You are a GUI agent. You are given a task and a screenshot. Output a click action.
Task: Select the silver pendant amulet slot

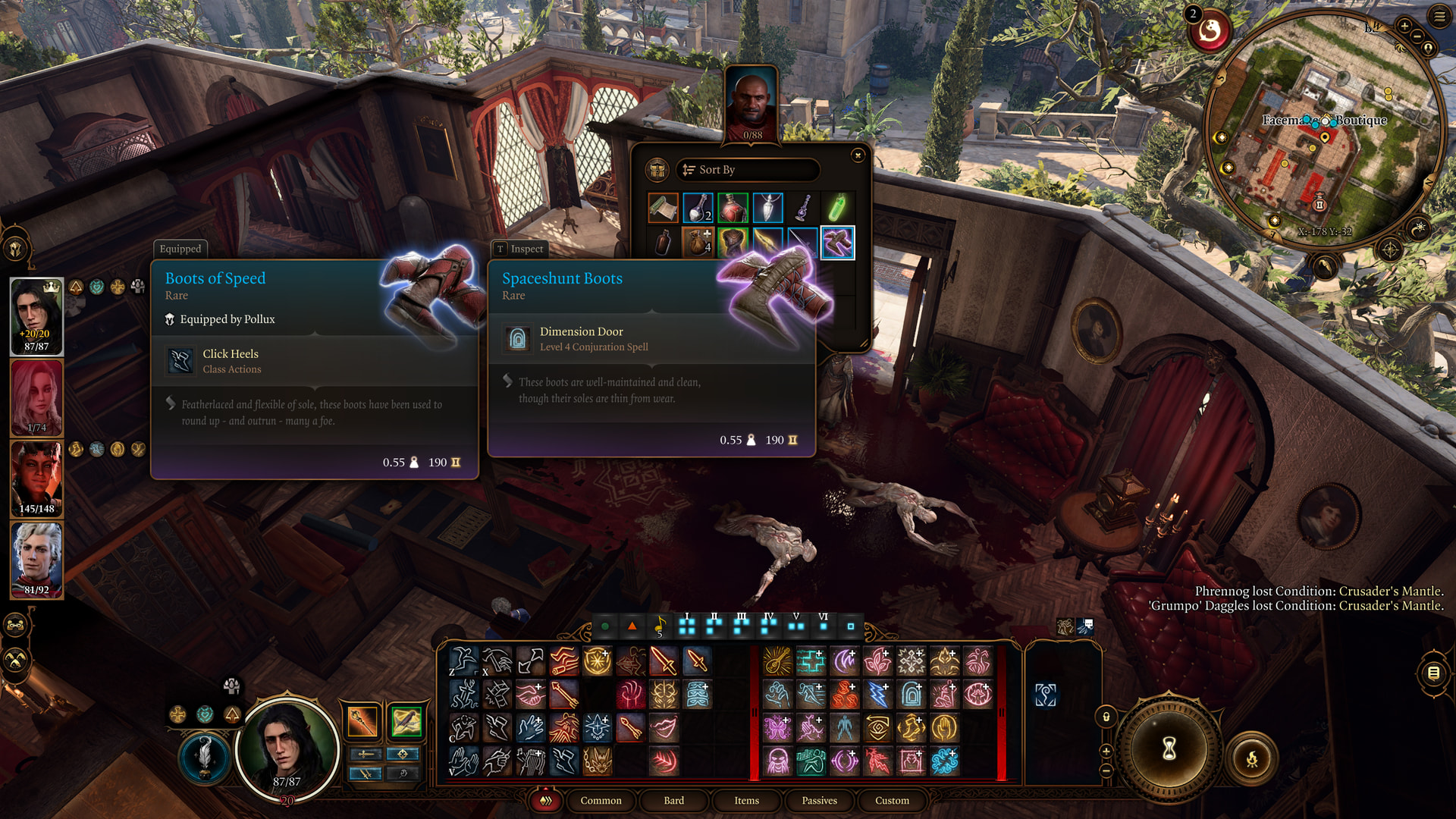(x=767, y=207)
